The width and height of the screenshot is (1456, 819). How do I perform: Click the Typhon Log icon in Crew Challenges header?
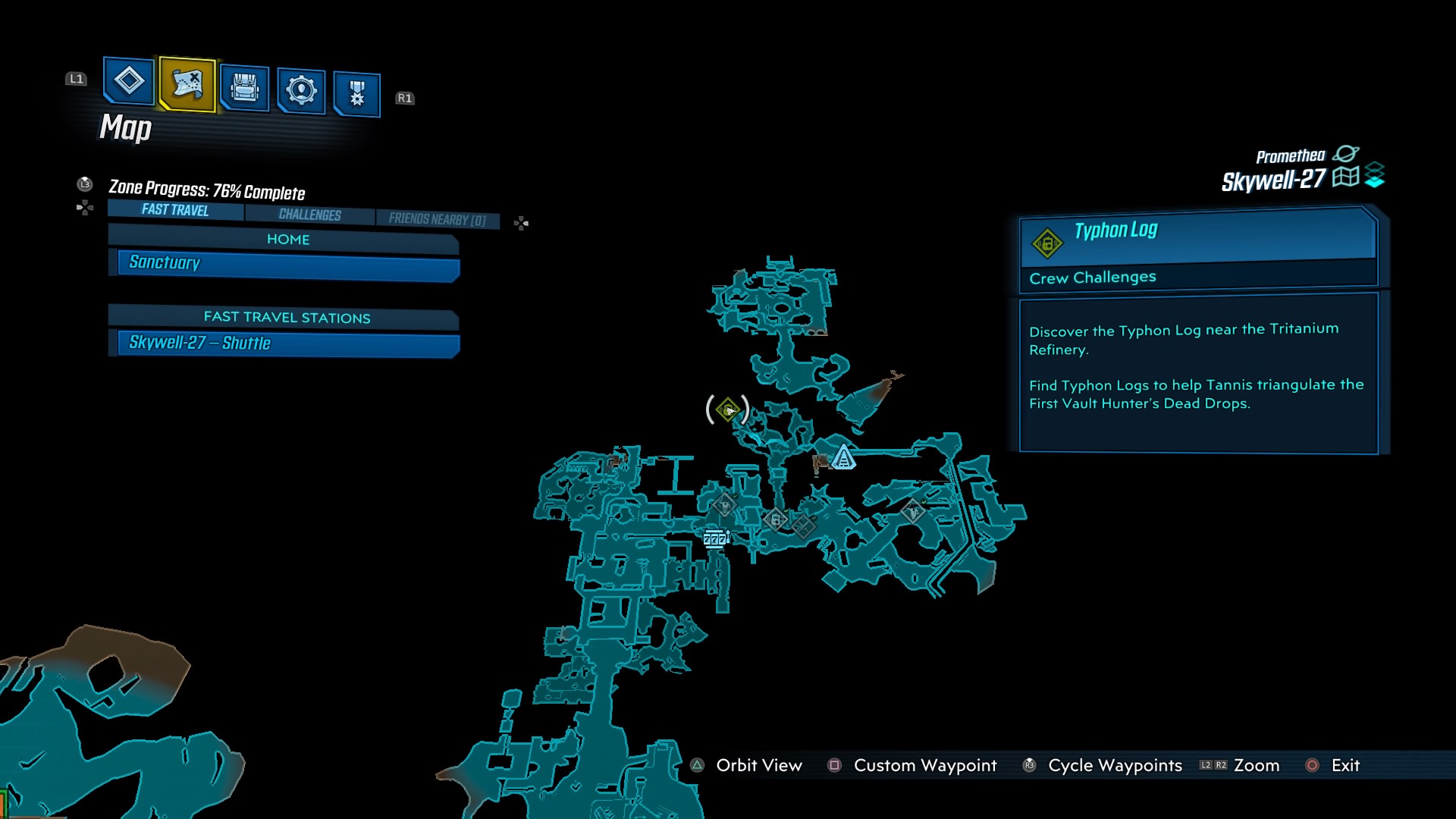coord(1049,243)
